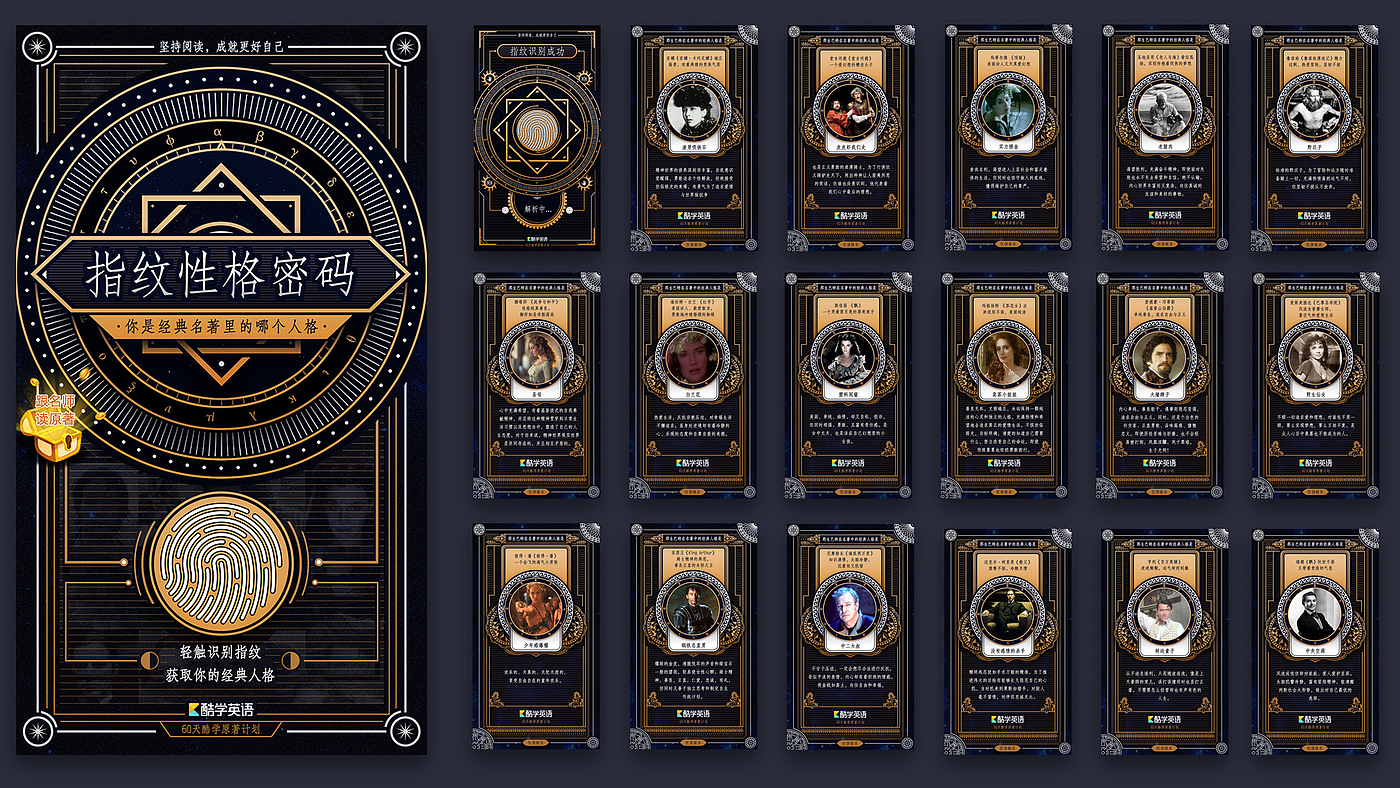The width and height of the screenshot is (1400, 788).
Task: Click the orange pill button on 白兰花 card
Action: tap(693, 492)
